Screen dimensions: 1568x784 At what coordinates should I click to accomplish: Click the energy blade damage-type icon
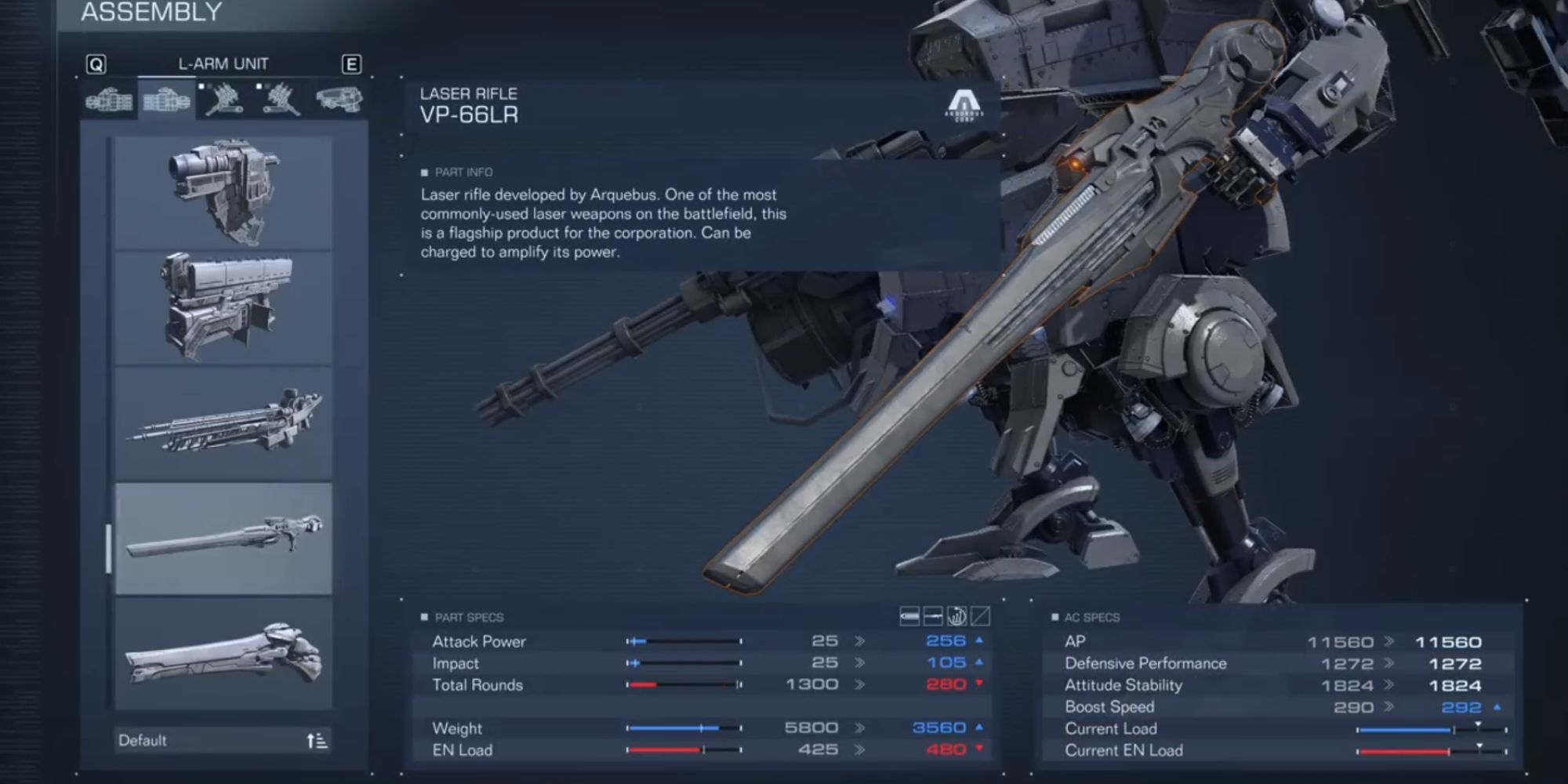click(x=933, y=619)
